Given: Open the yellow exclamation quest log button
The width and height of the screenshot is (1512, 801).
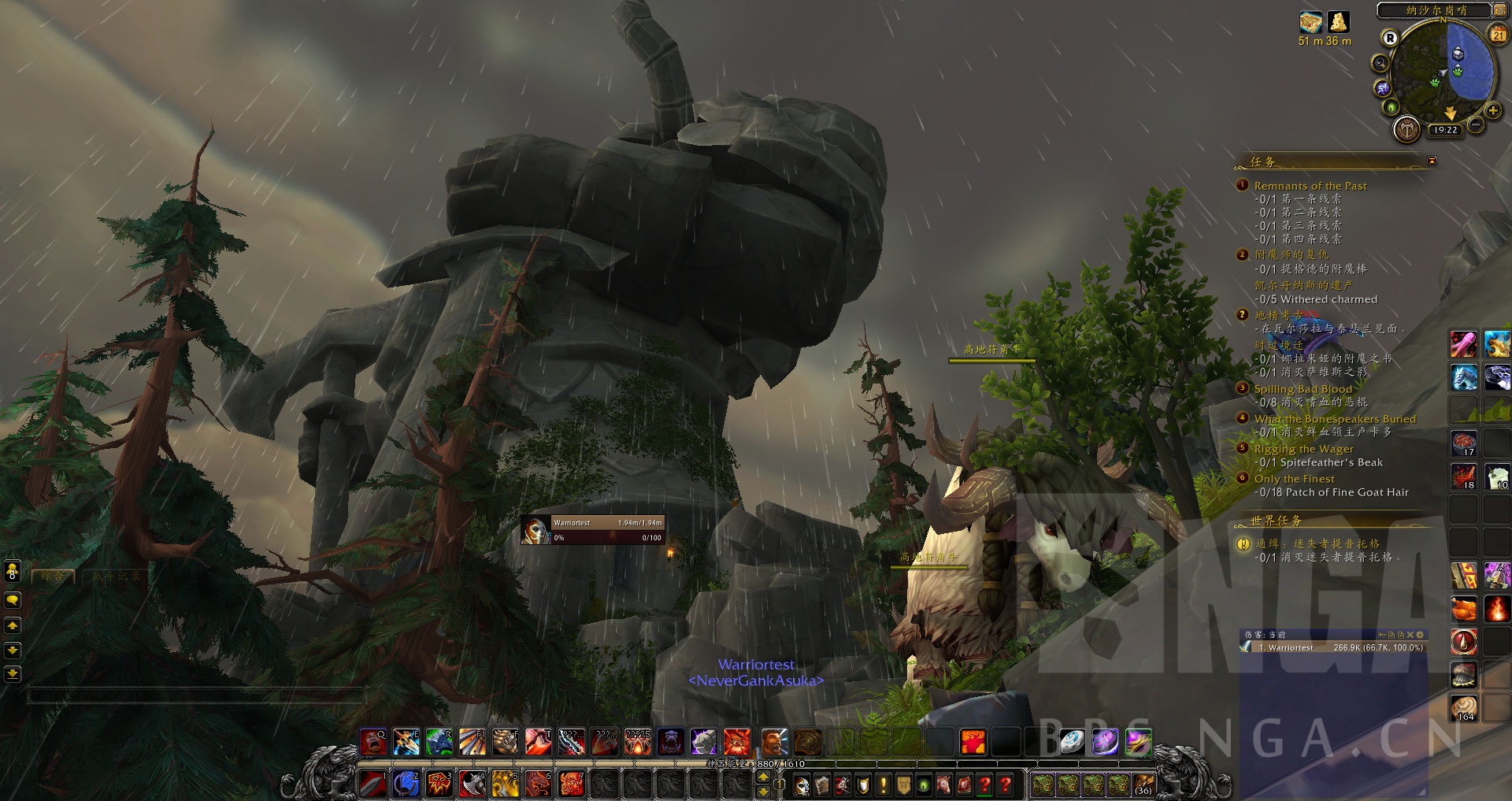Looking at the screenshot, I should (884, 784).
